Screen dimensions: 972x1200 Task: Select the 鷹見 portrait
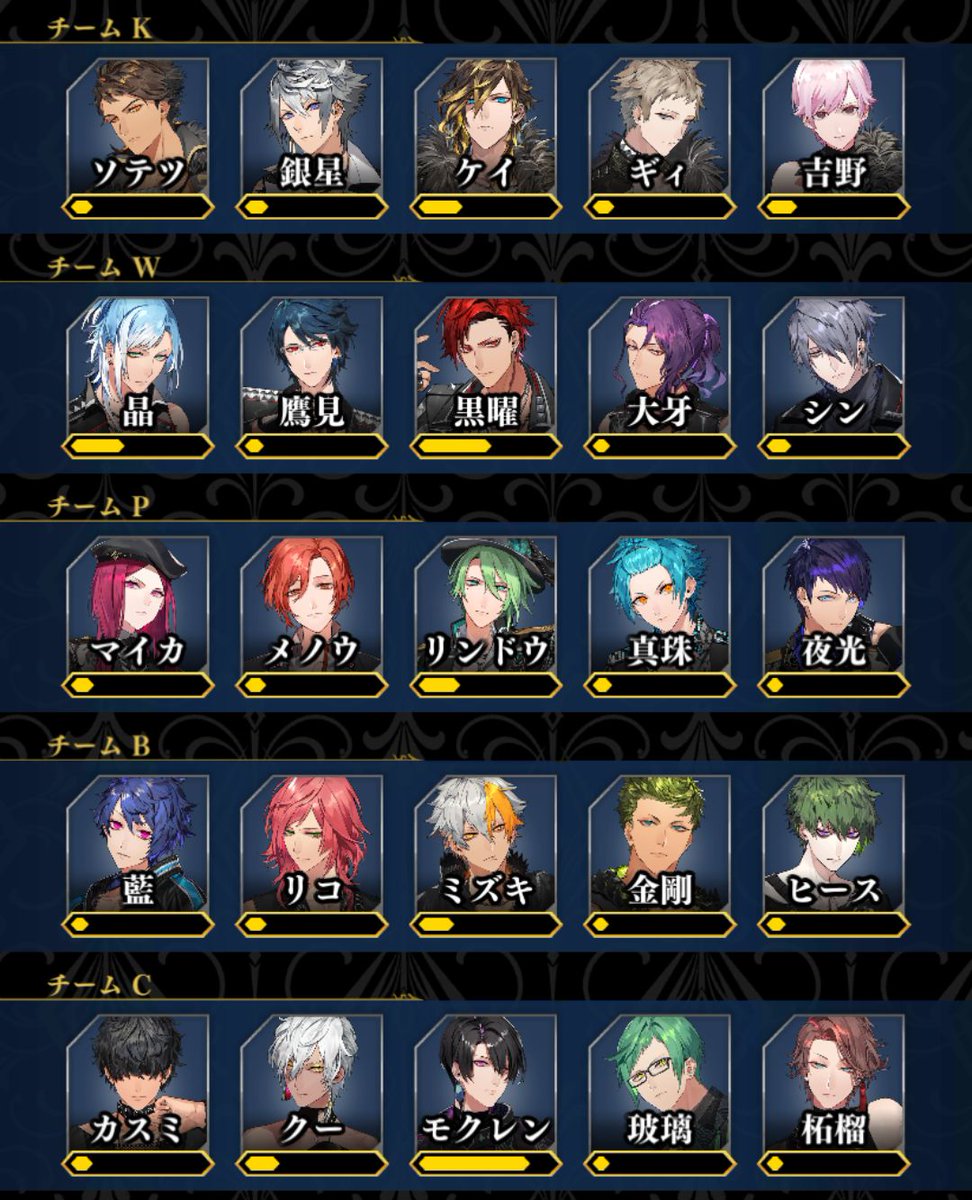click(x=312, y=364)
